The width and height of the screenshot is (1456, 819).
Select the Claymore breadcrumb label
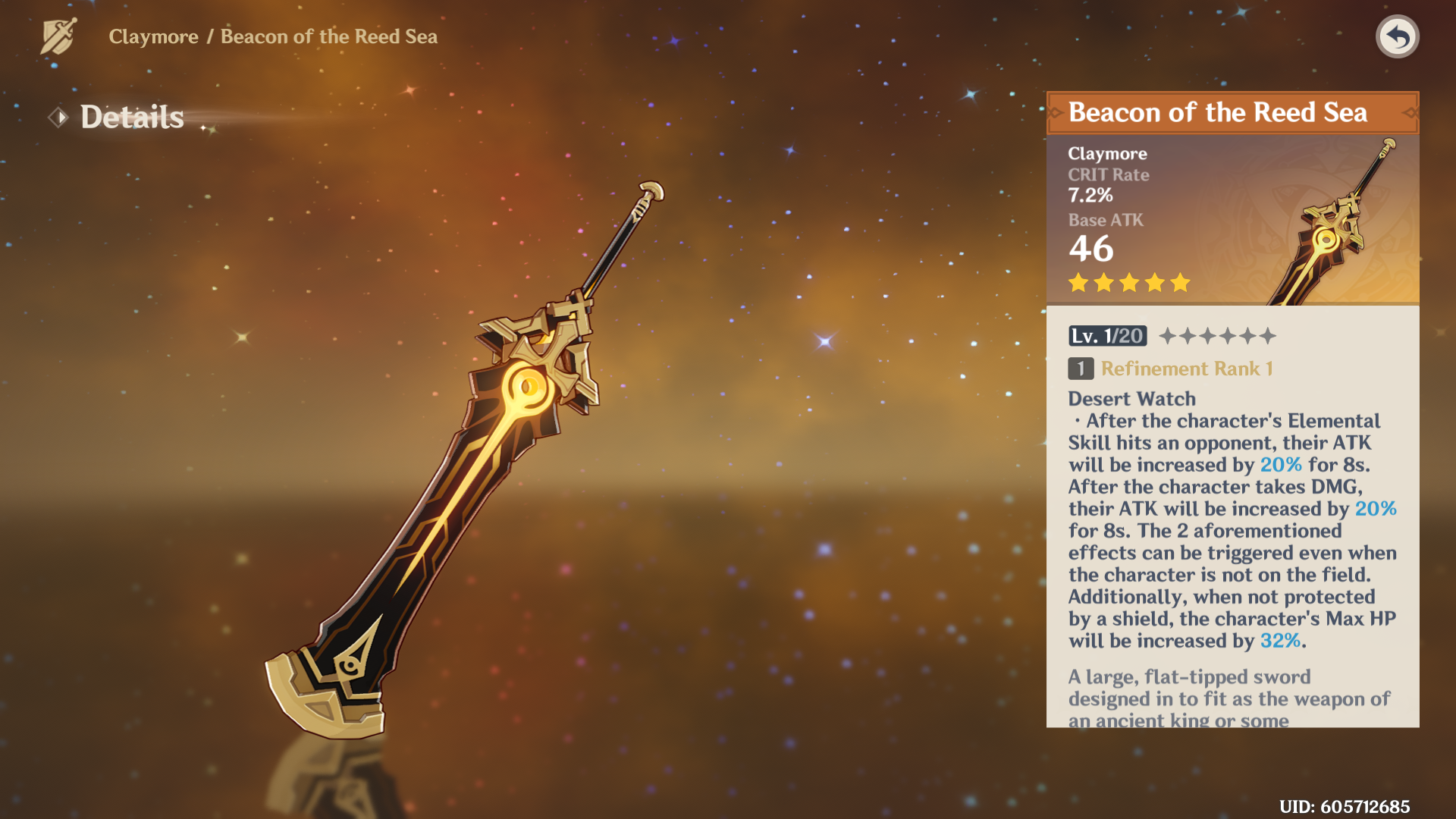(155, 36)
